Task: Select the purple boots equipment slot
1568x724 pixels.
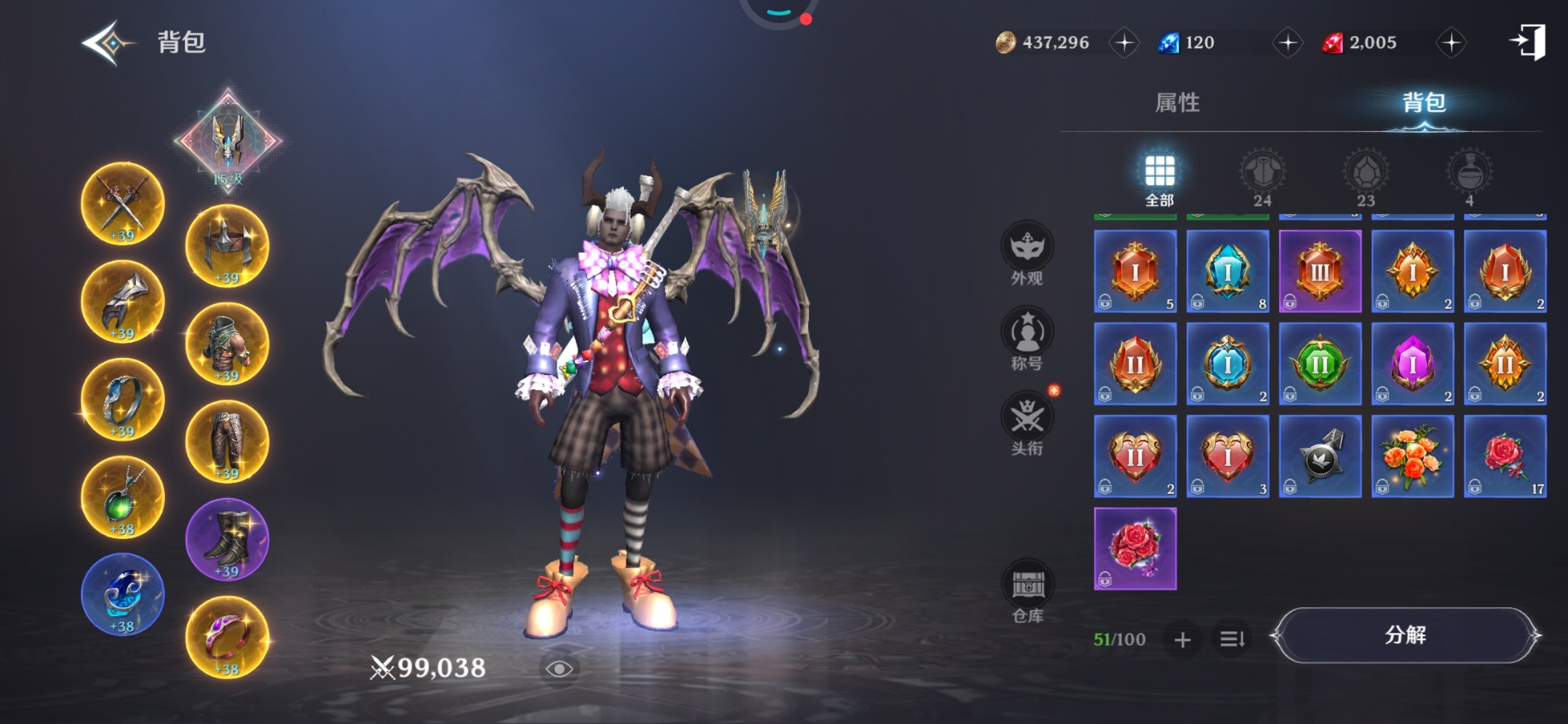Action: [227, 540]
